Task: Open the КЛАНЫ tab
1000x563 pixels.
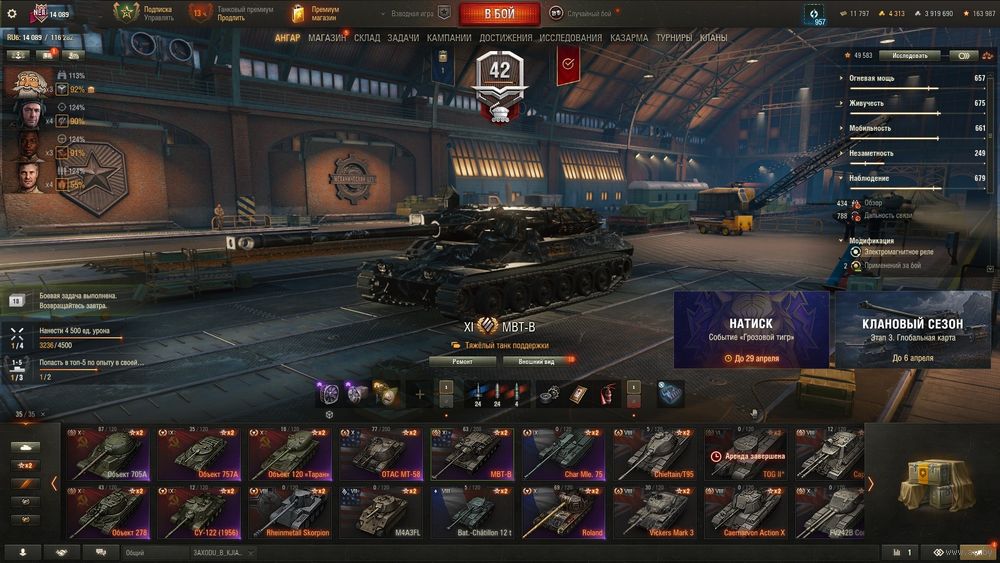Action: 714,38
